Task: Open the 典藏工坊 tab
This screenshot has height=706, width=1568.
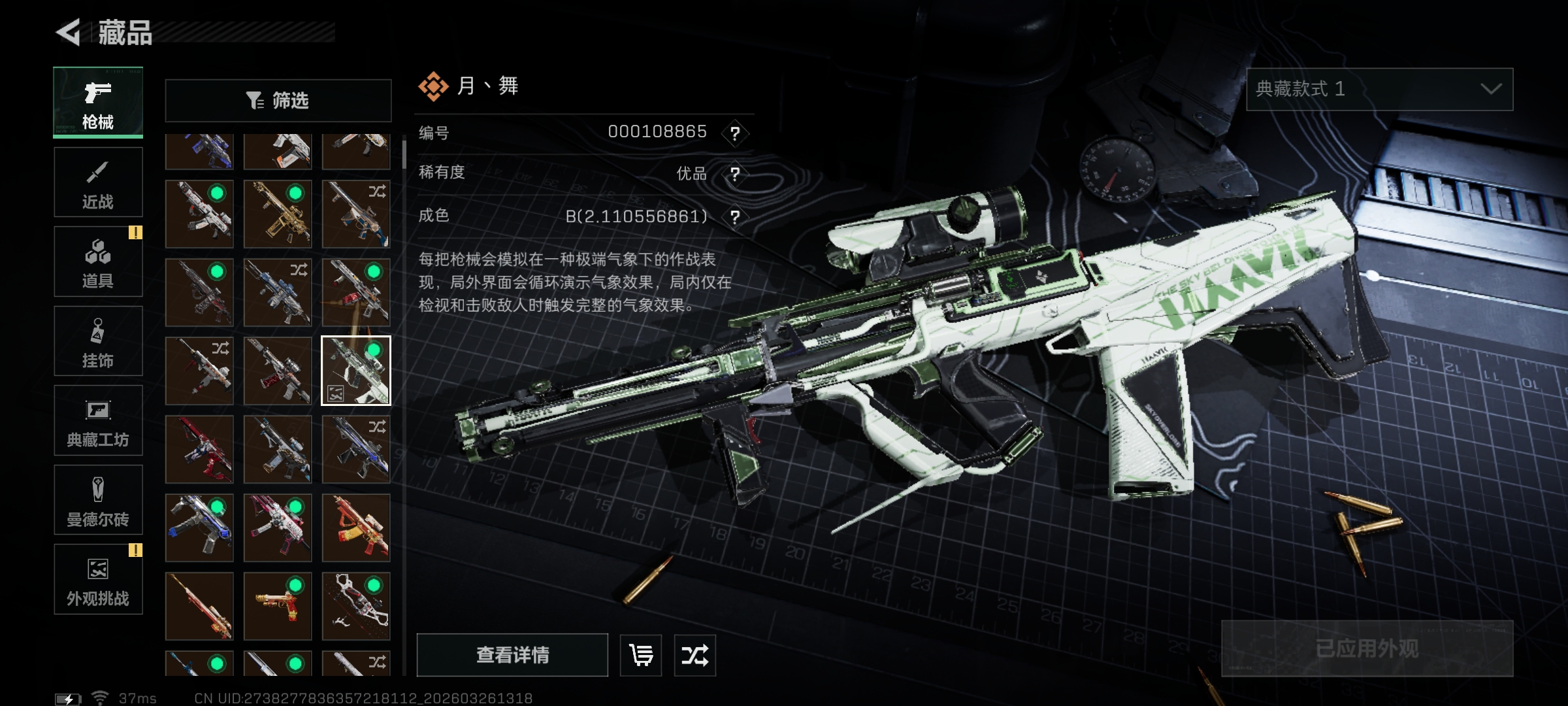Action: click(98, 420)
